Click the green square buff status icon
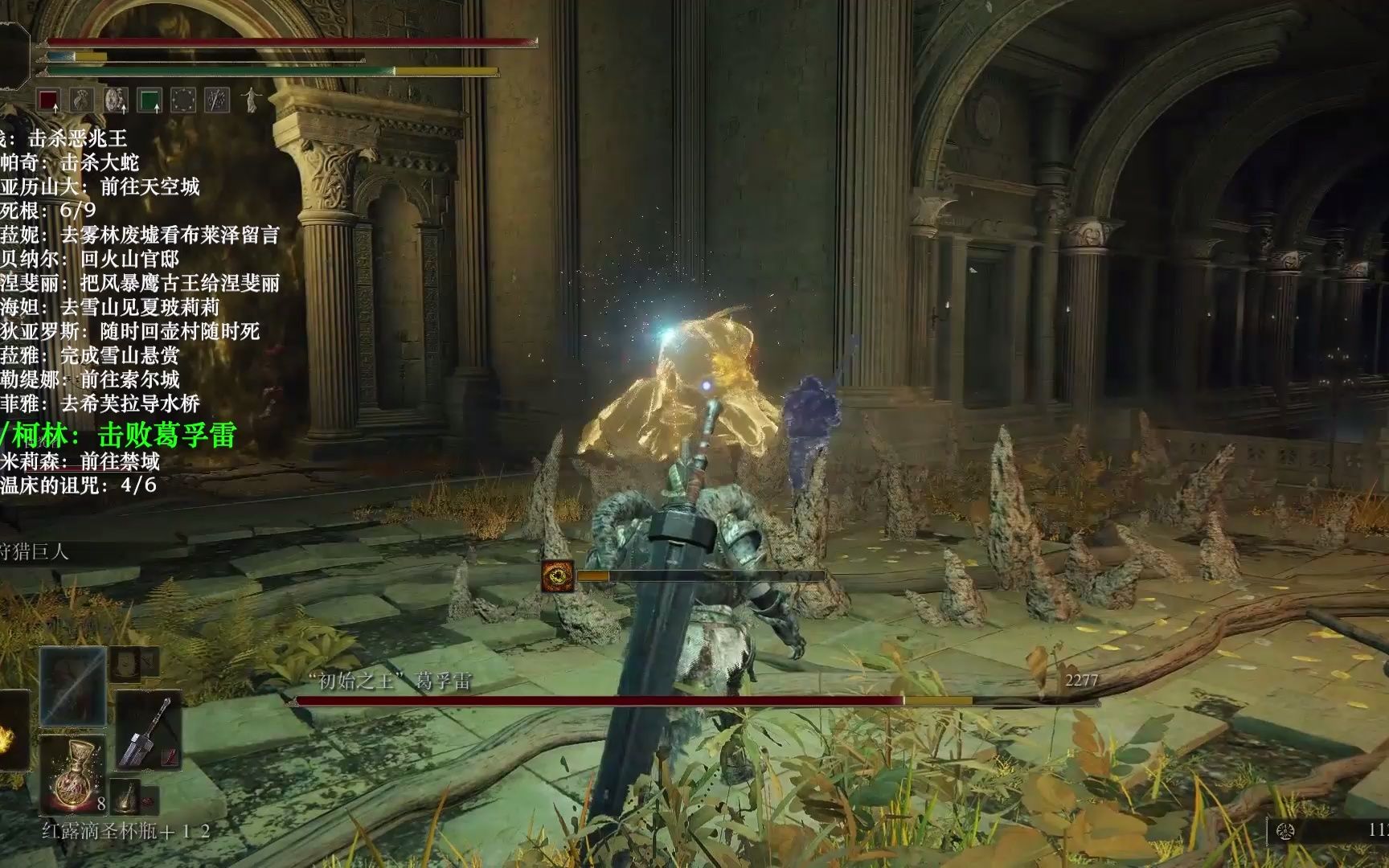 150,100
